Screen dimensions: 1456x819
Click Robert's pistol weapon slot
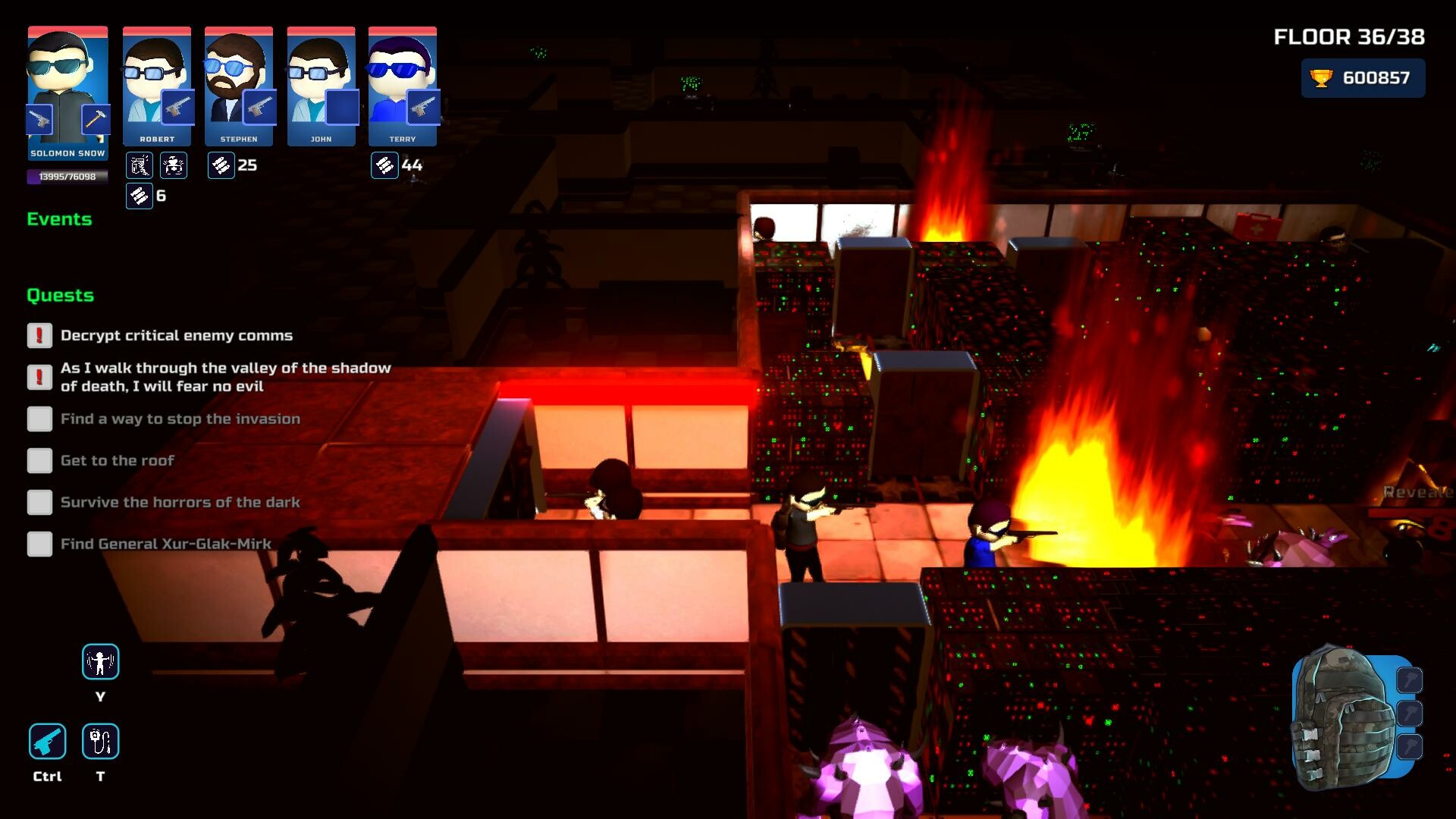pos(177,108)
